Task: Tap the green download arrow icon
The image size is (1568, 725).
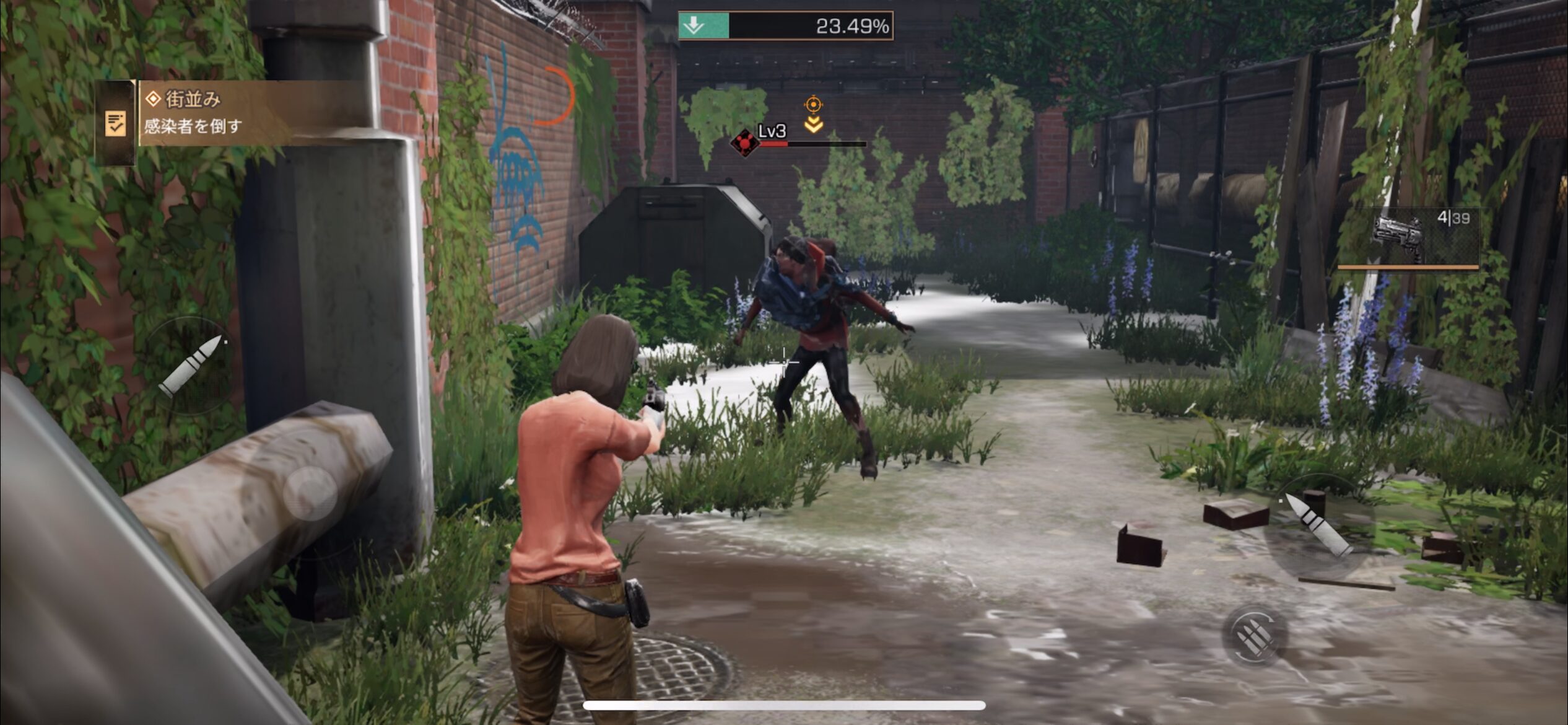Action: coord(694,26)
